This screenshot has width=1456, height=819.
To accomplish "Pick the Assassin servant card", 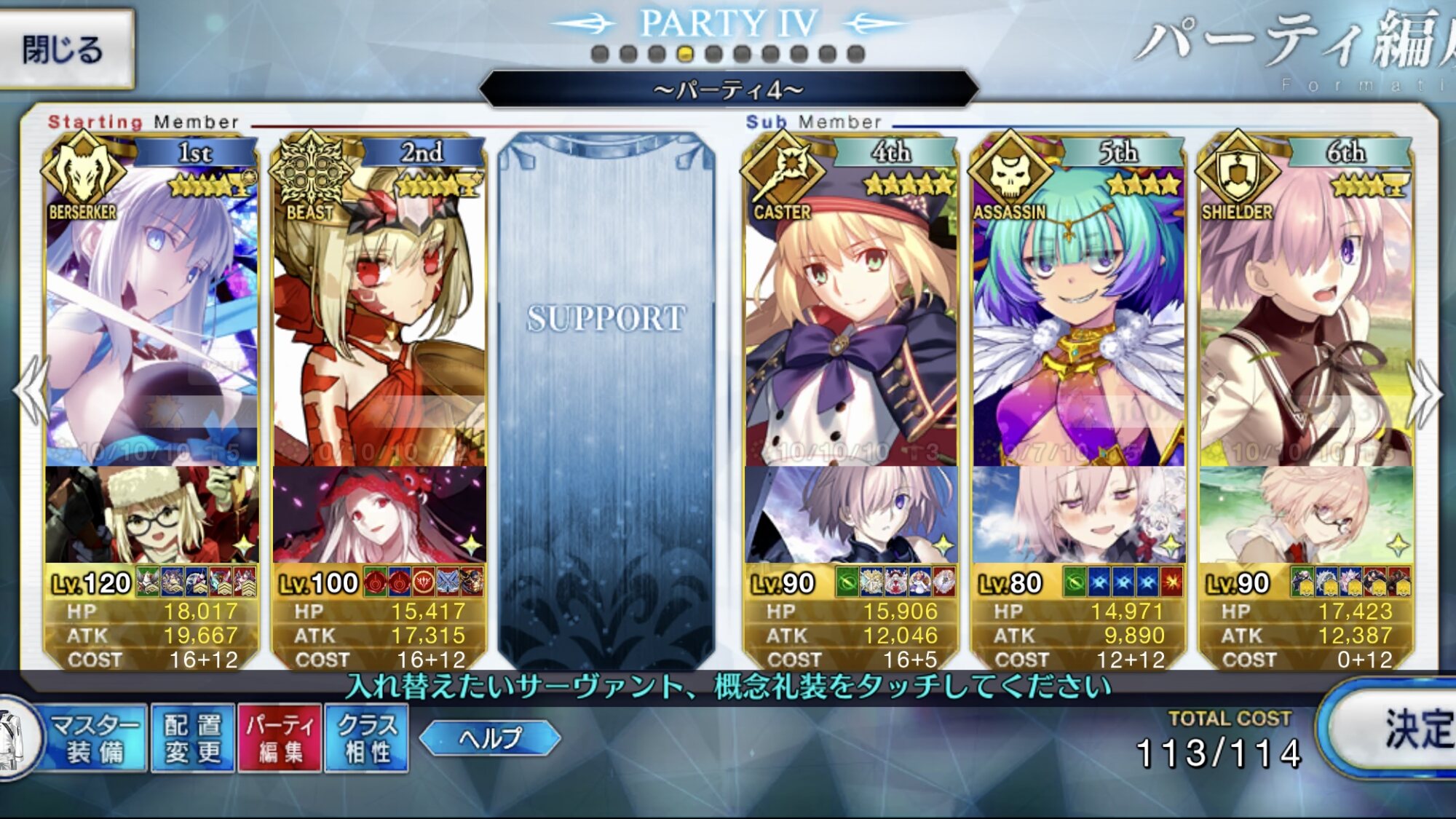I will tap(1078, 306).
